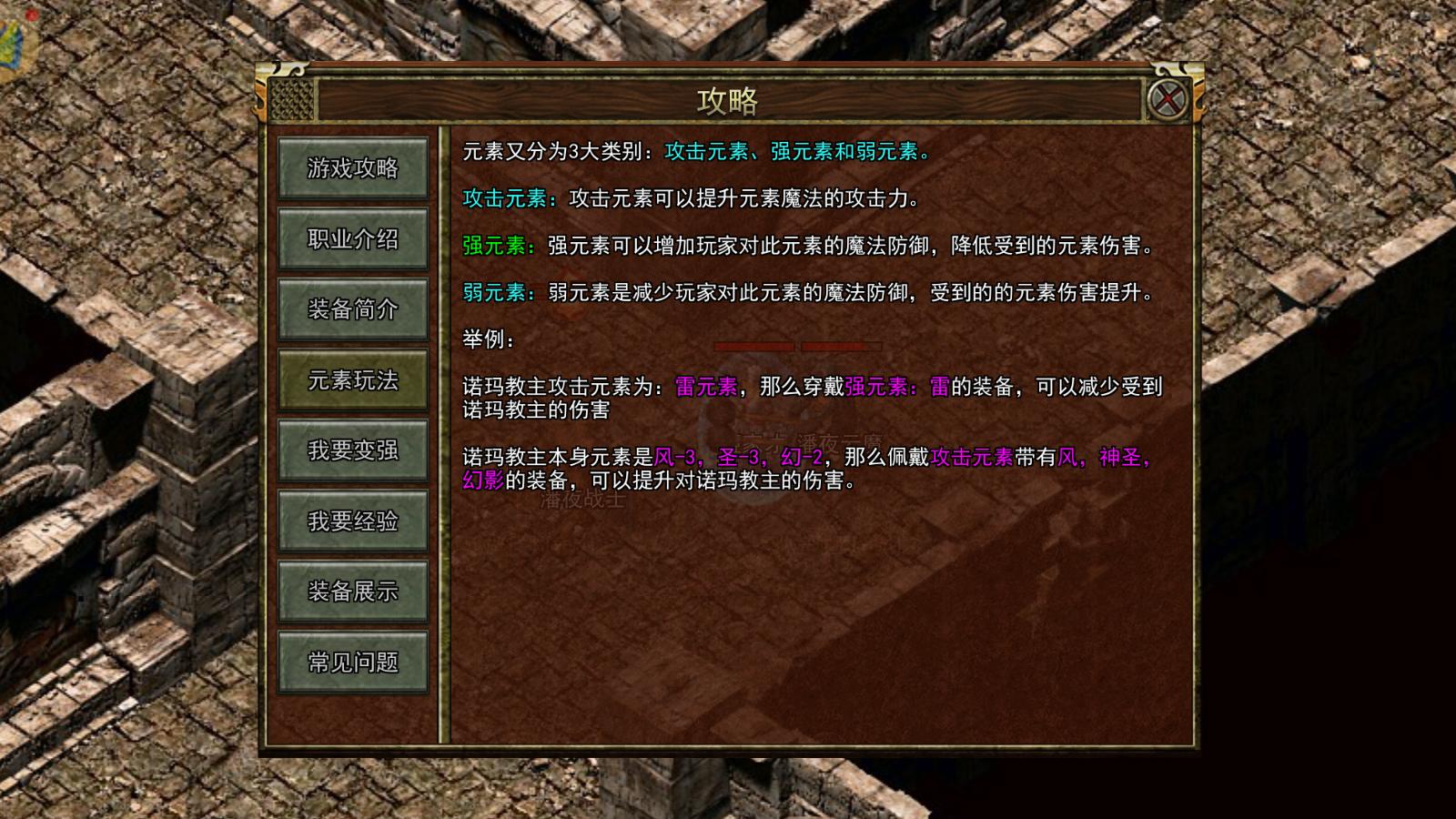The height and width of the screenshot is (819, 1456).
Task: Select the 职业介绍 tab
Action: pos(353,238)
